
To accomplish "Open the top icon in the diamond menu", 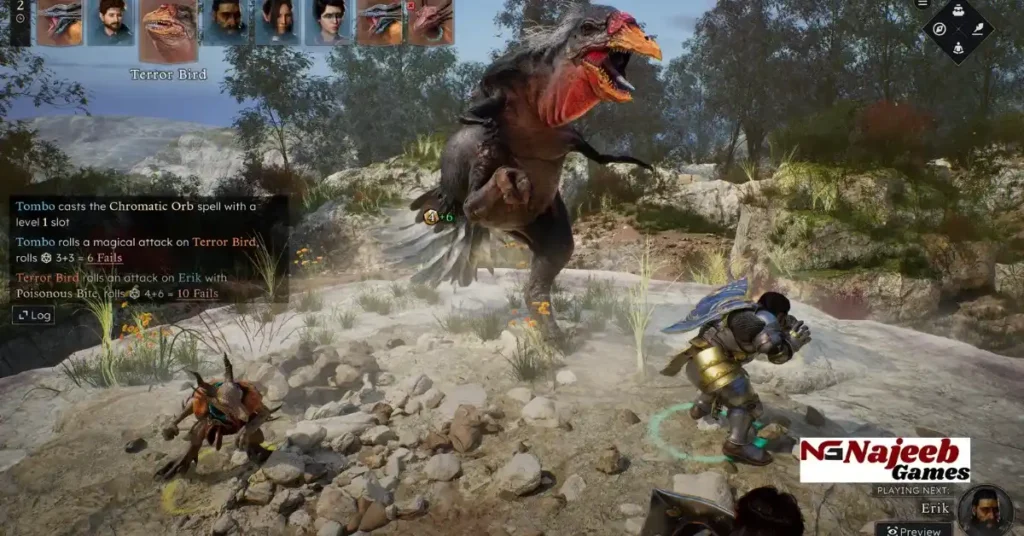I will pyautogui.click(x=958, y=12).
